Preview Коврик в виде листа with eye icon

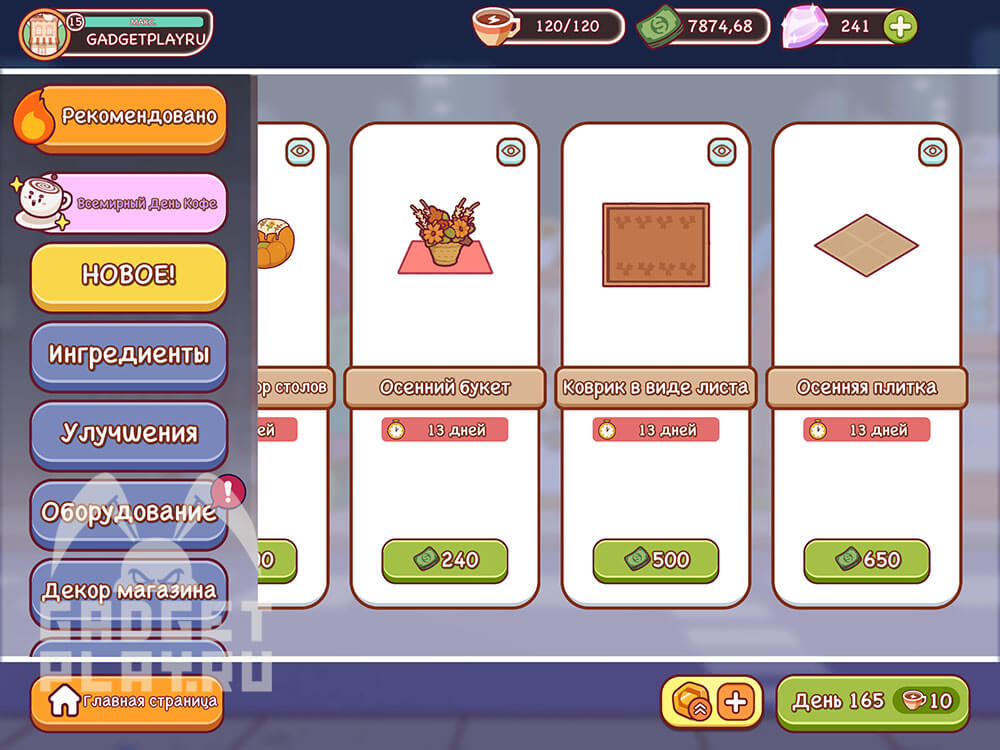[722, 152]
